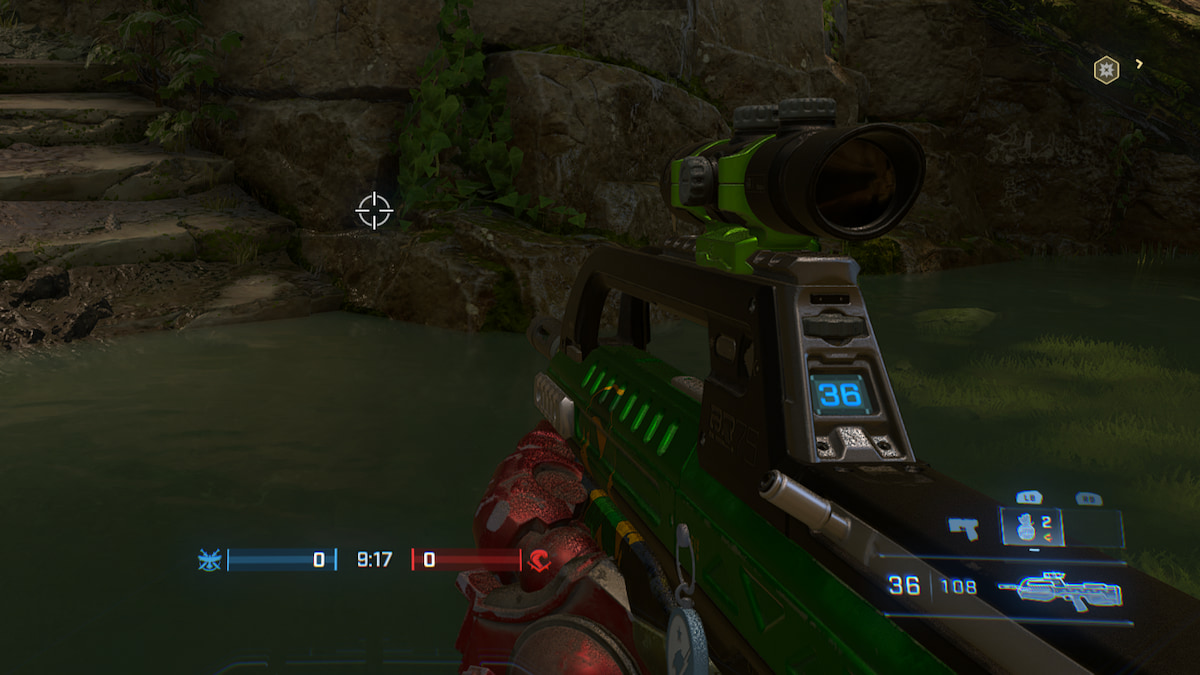
Task: Open the gold hexagon starburst icon
Action: tap(1106, 69)
